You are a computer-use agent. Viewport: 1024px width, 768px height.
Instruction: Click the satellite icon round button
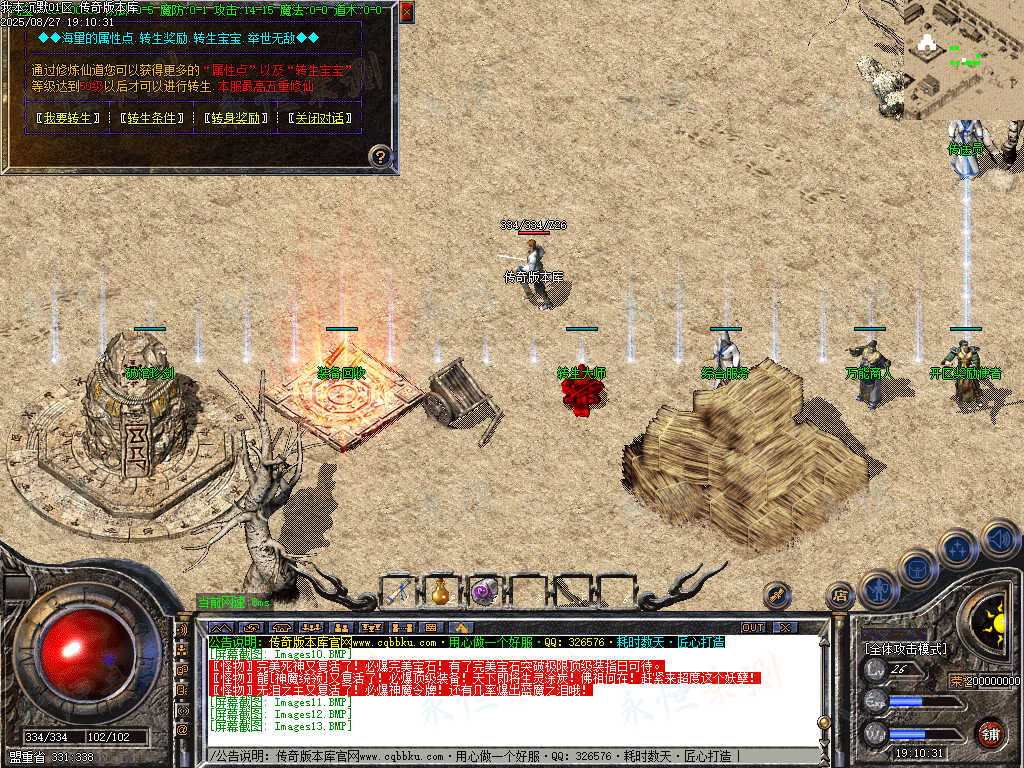click(777, 596)
